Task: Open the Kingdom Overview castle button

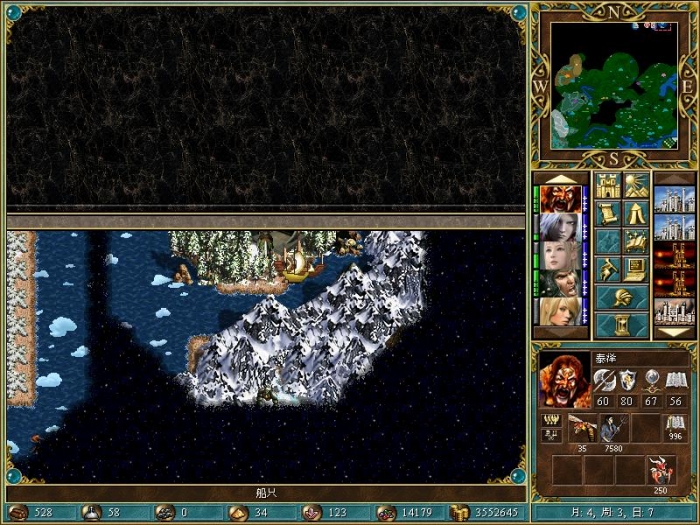Action: coord(608,186)
